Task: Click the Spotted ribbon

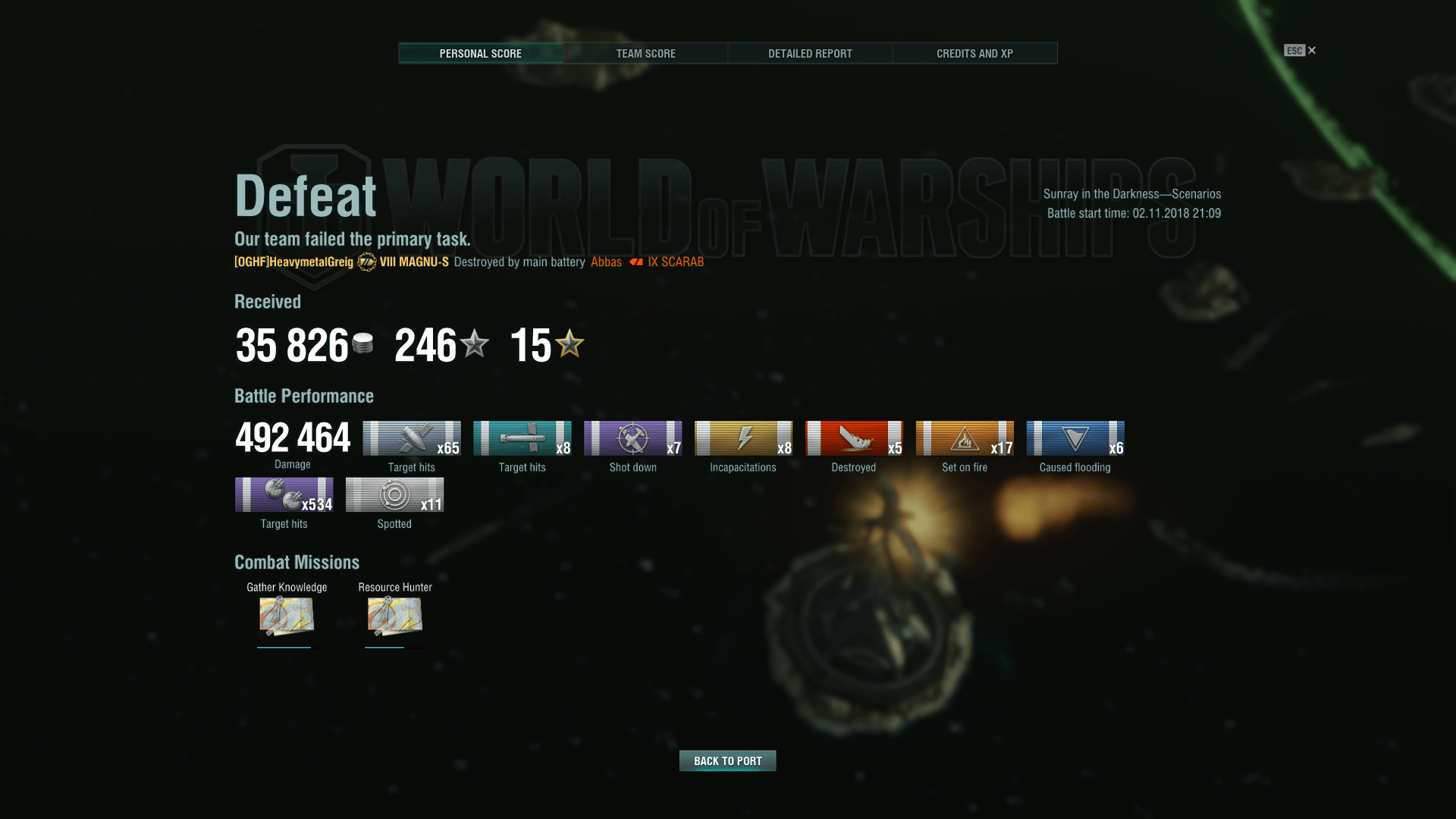Action: 394,494
